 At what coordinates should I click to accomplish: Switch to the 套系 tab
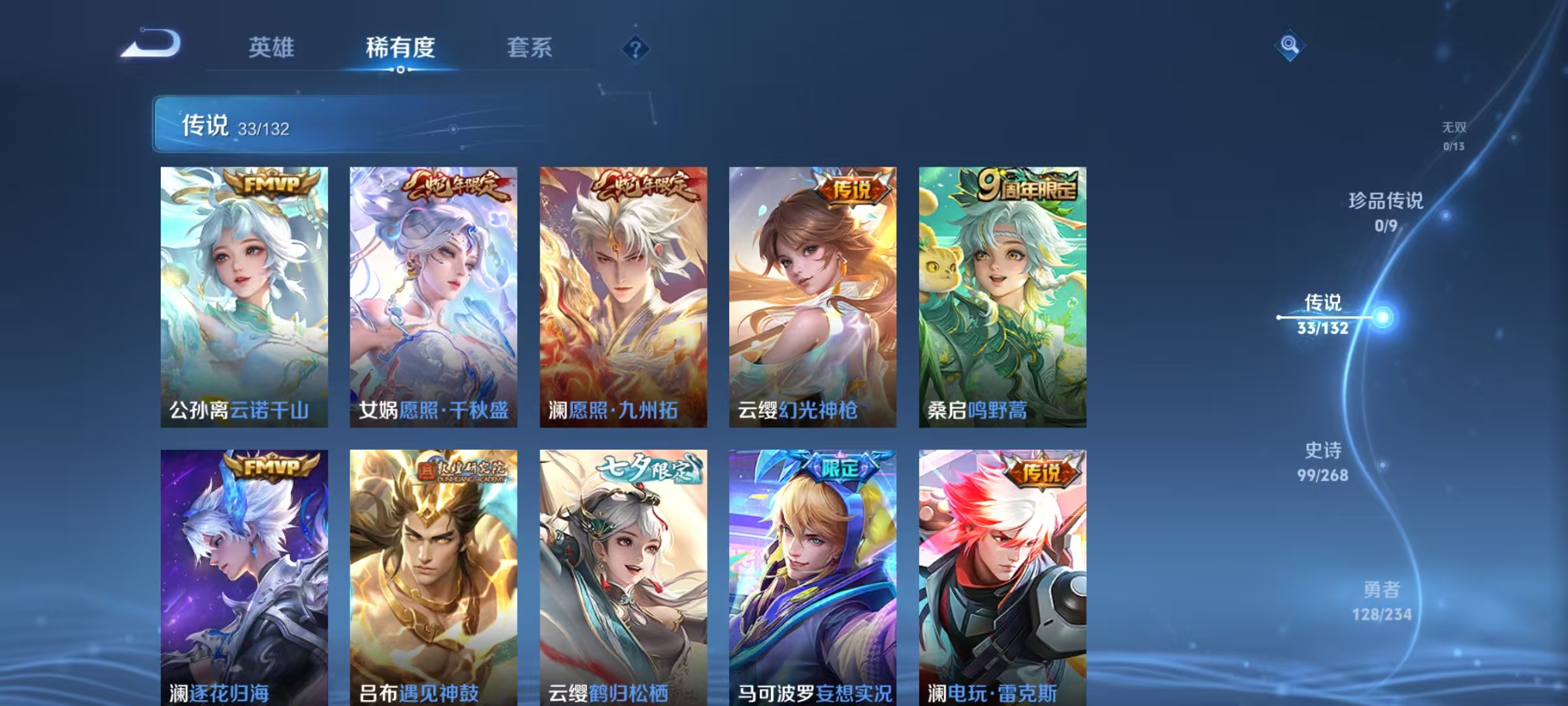point(529,48)
